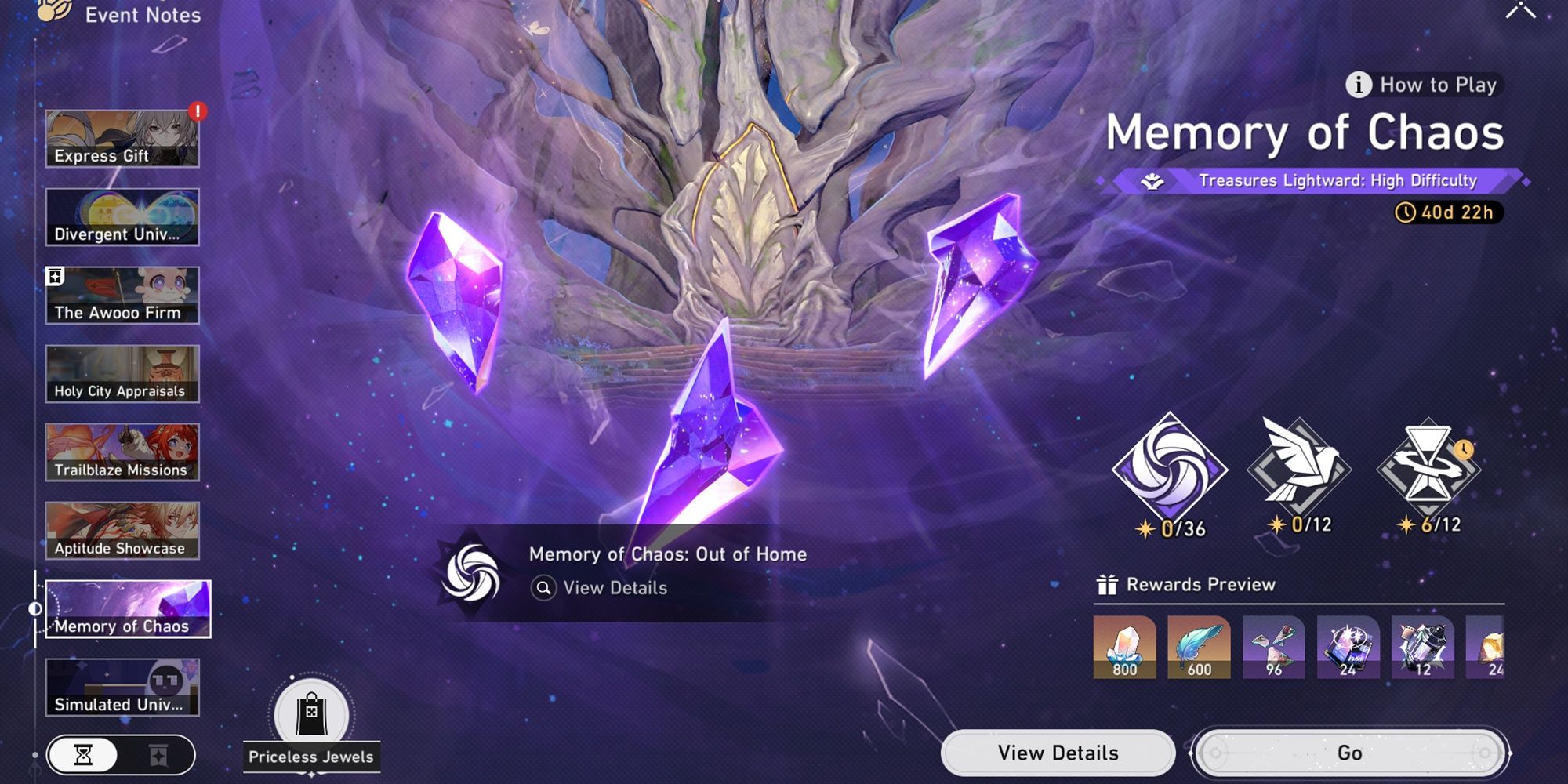Select the Trailblaze Missions sidebar entry
Image resolution: width=1568 pixels, height=784 pixels.
click(x=122, y=452)
